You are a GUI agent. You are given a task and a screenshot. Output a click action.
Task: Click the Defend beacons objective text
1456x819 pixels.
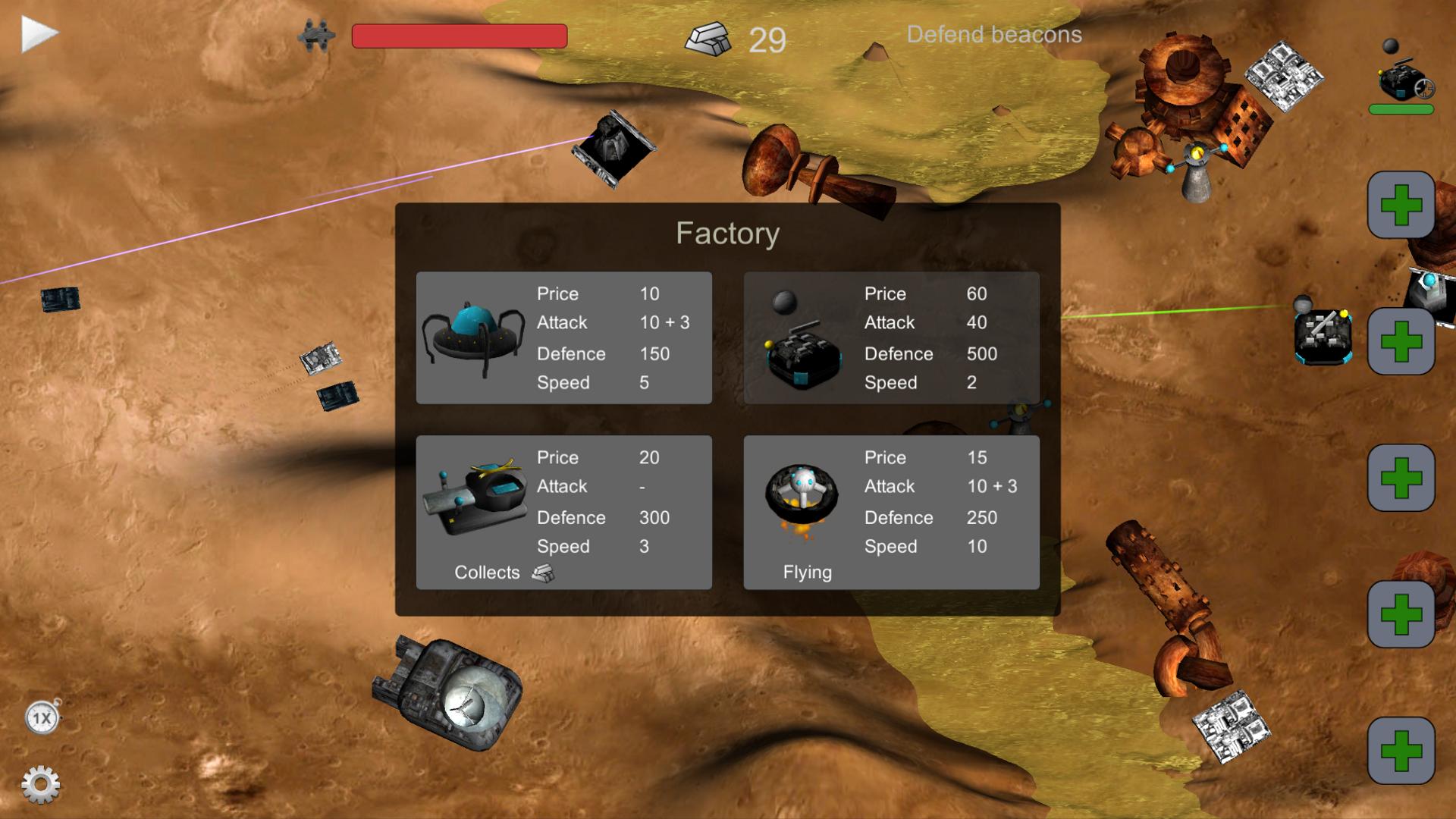[994, 35]
